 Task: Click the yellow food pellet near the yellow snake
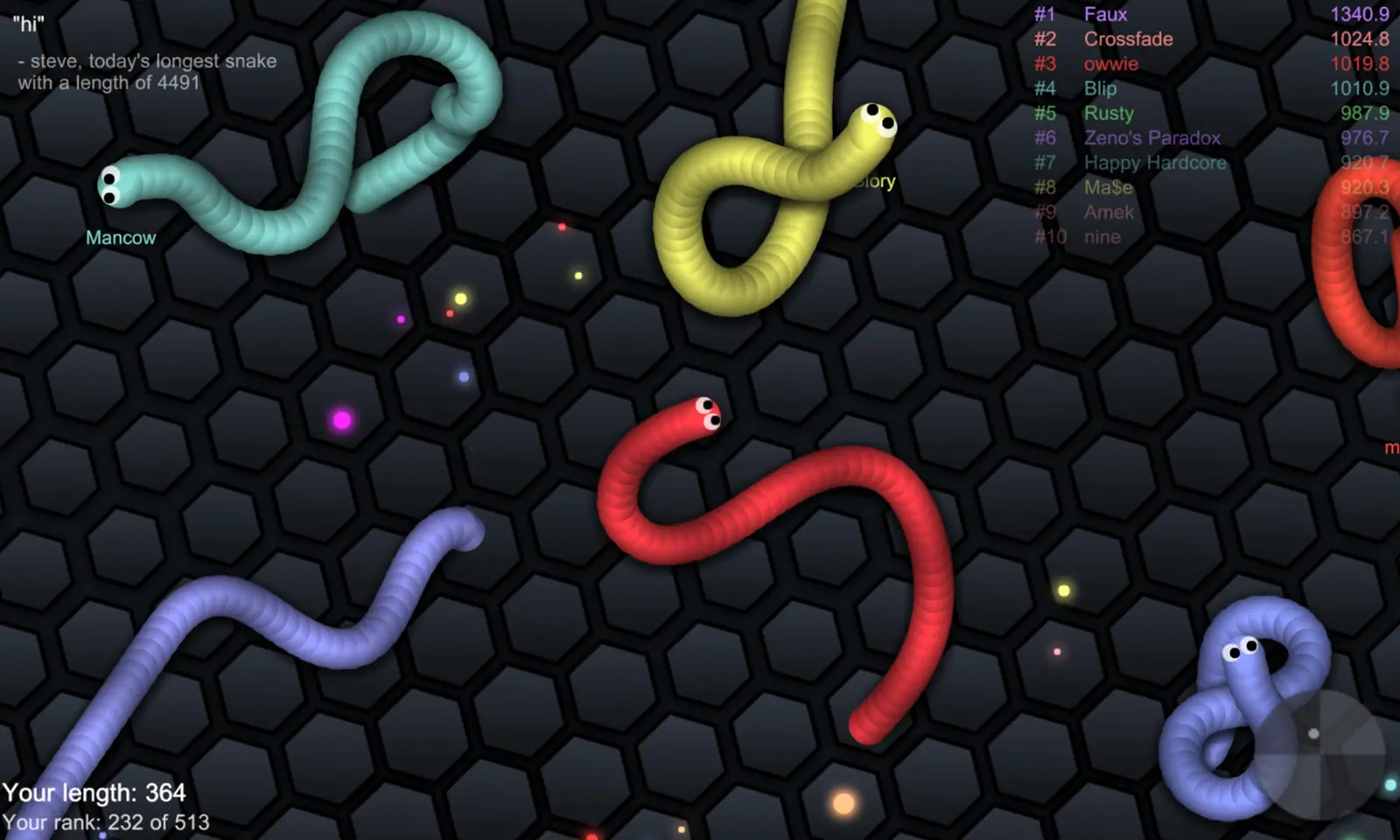click(x=577, y=276)
